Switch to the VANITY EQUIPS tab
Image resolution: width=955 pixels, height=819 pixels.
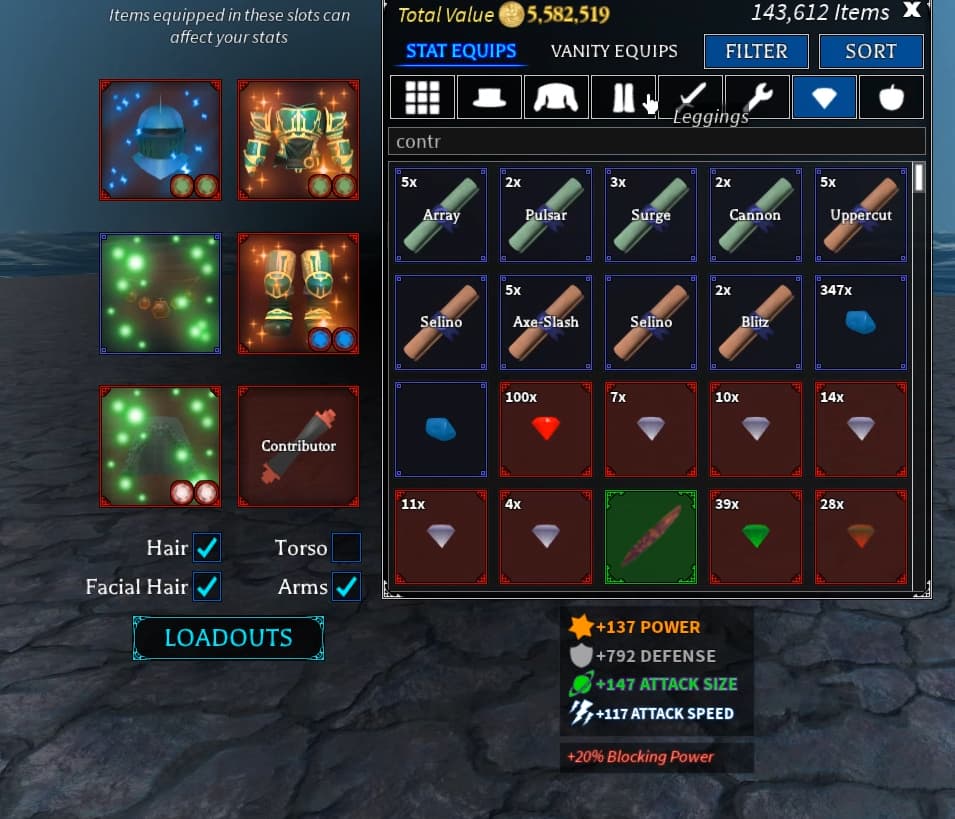(x=614, y=51)
